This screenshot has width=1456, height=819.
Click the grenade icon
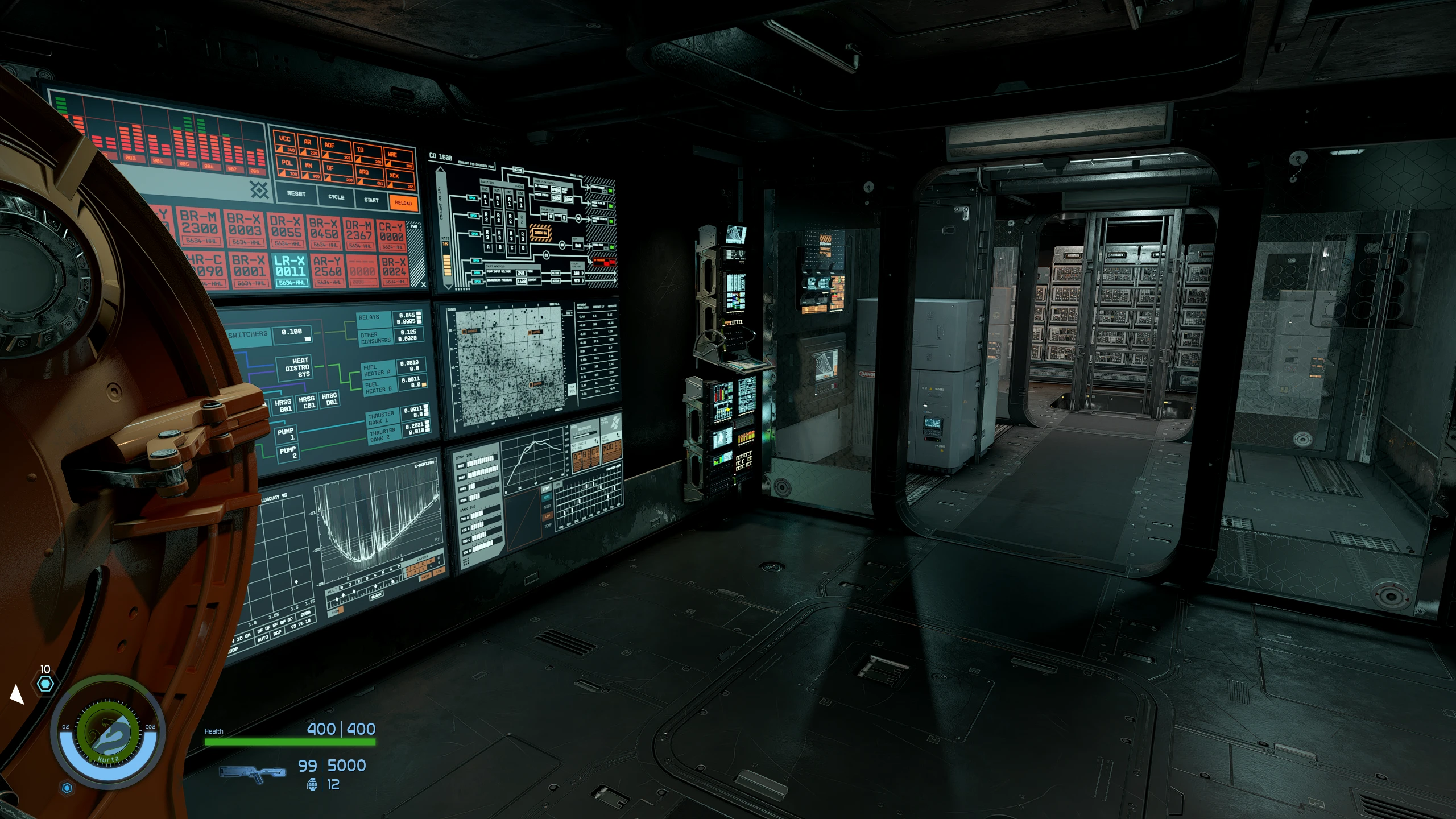(x=312, y=785)
